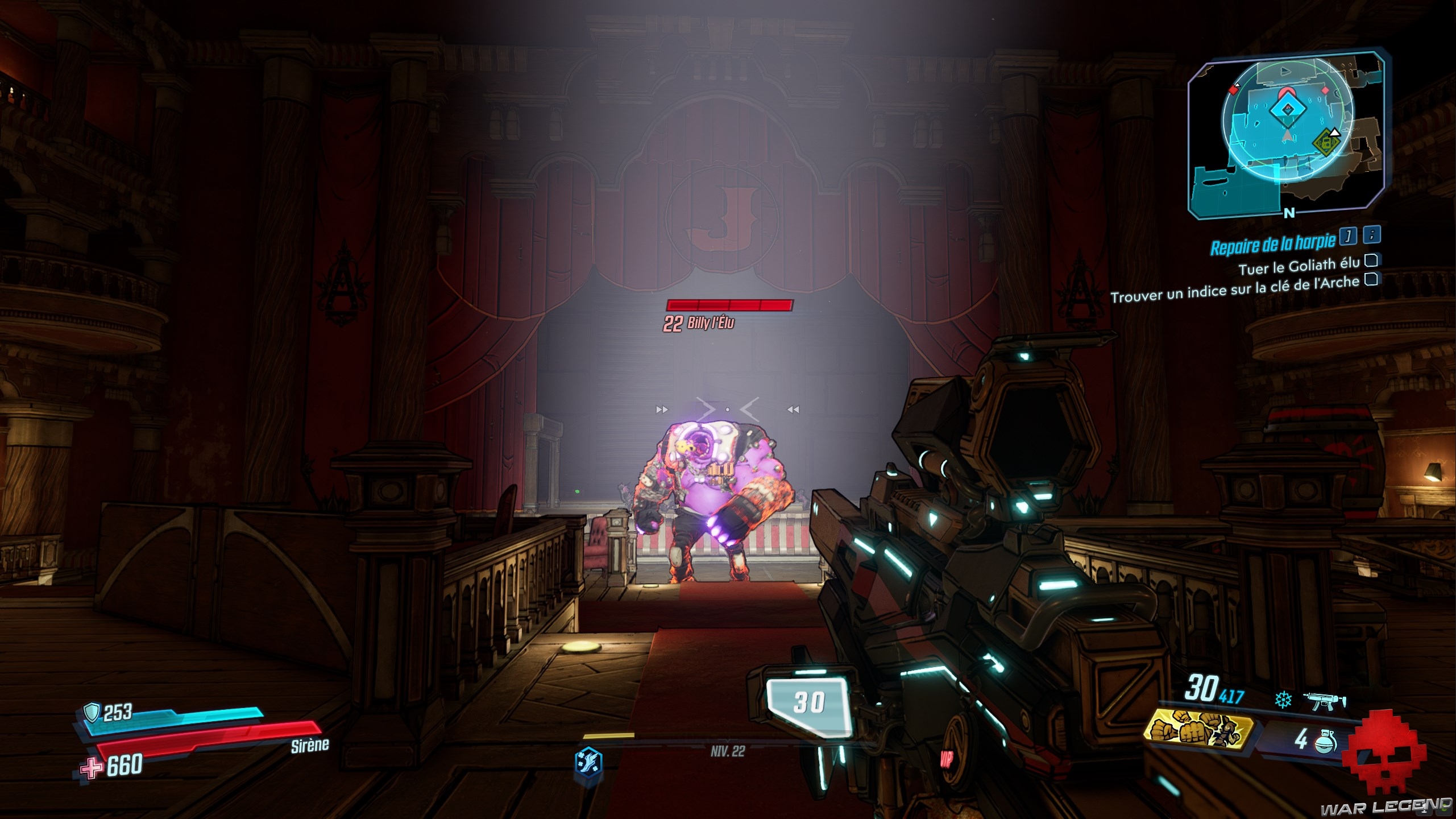Image resolution: width=1456 pixels, height=819 pixels.
Task: Click the "Tuer le Goliath élu" objective
Action: pyautogui.click(x=1299, y=266)
